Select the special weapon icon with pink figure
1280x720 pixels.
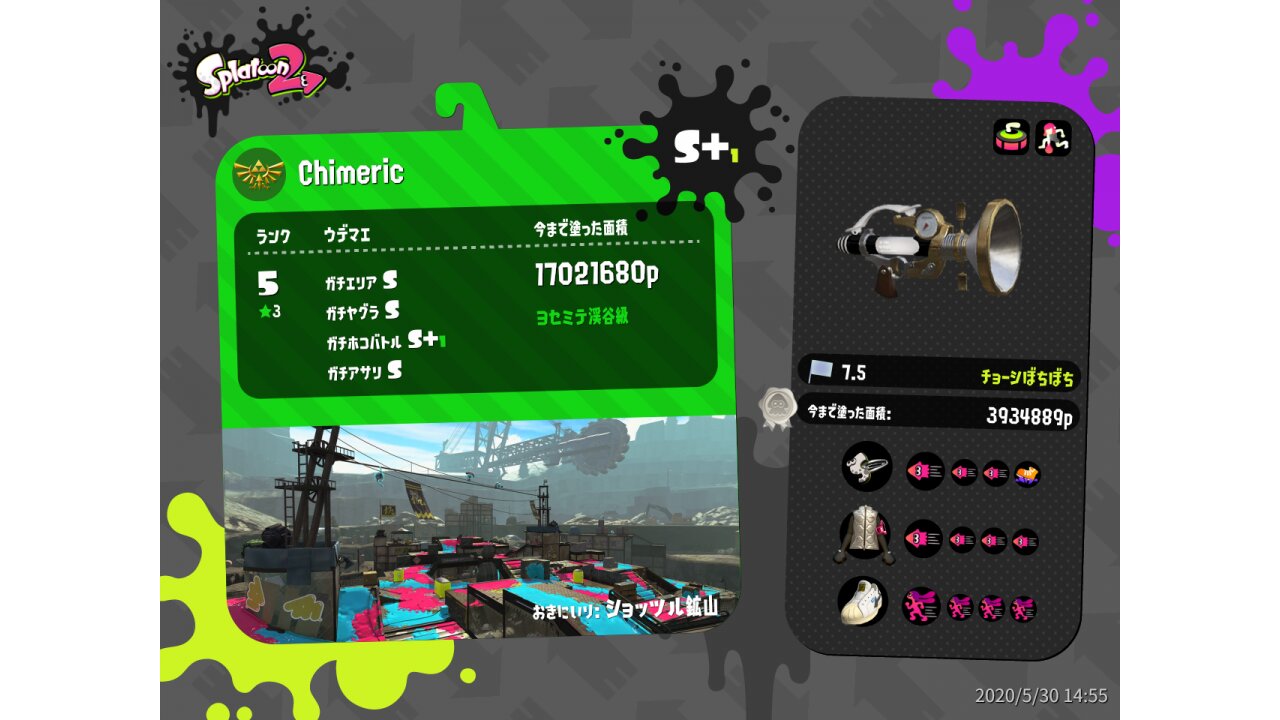coord(1053,137)
